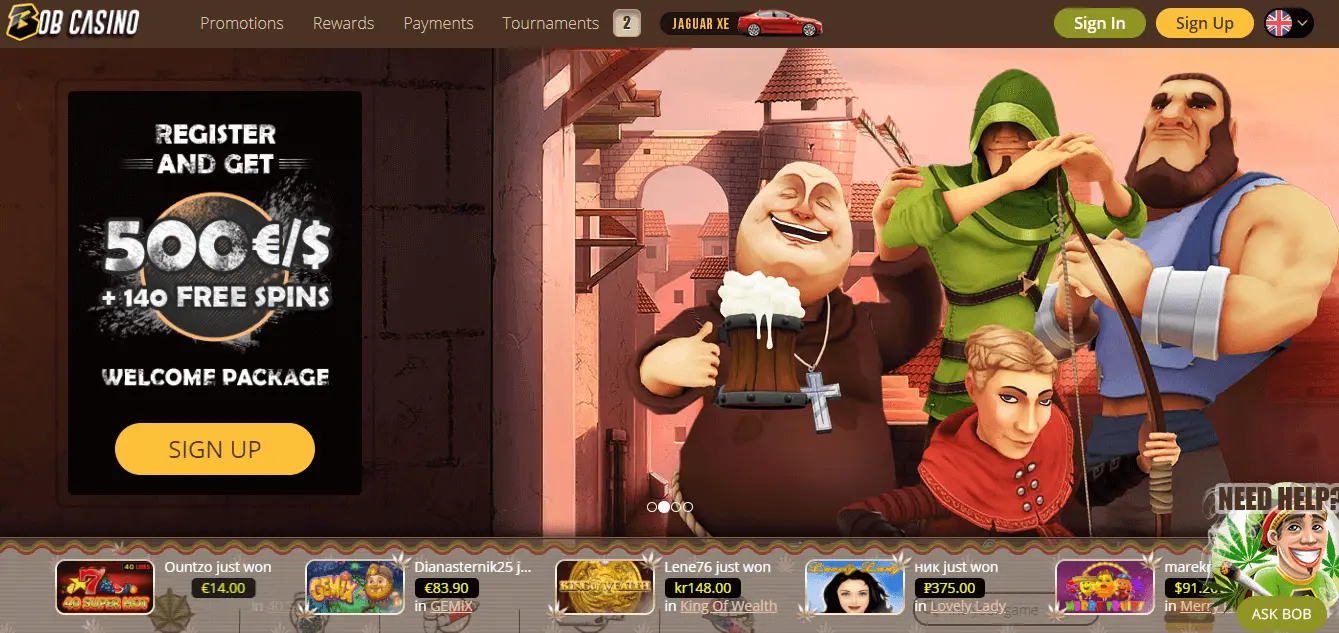View the Tournaments page
This screenshot has height=633, width=1339.
coord(550,23)
